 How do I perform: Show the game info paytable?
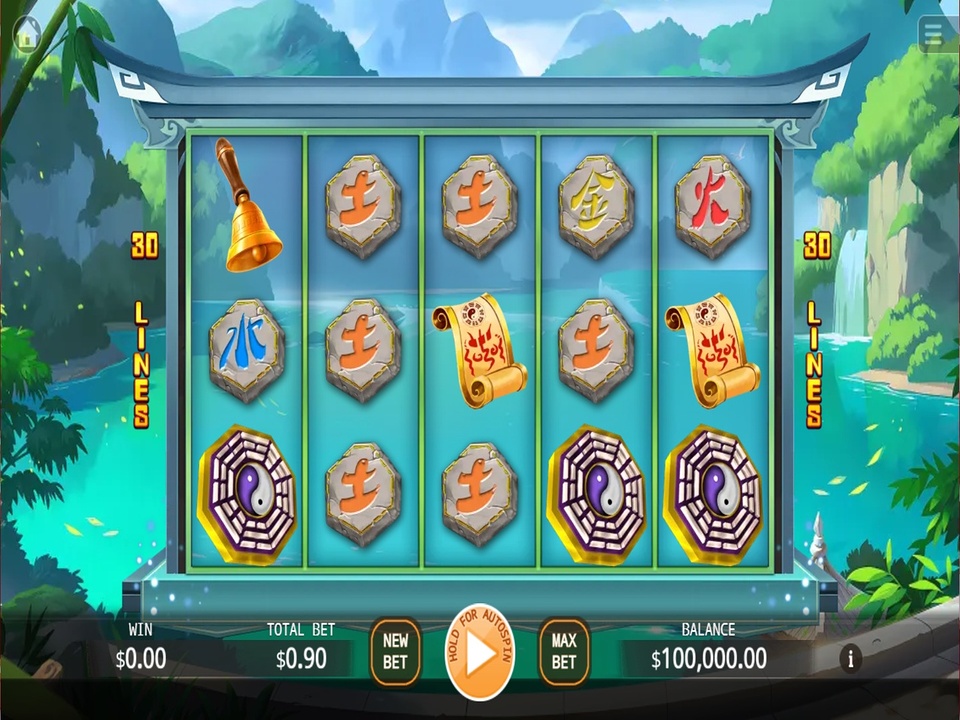click(851, 658)
